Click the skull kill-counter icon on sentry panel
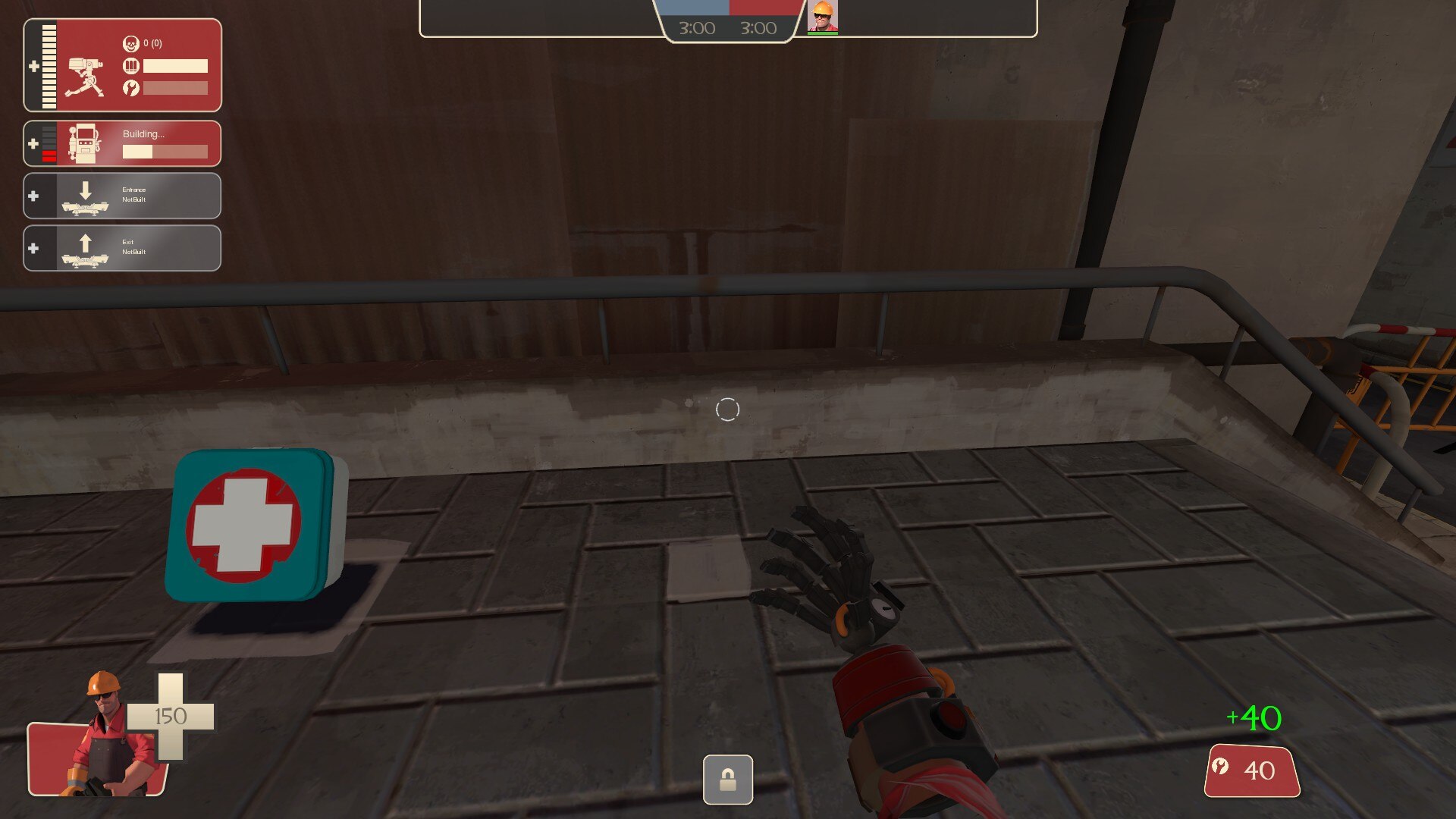This screenshot has height=819, width=1456. 132,44
